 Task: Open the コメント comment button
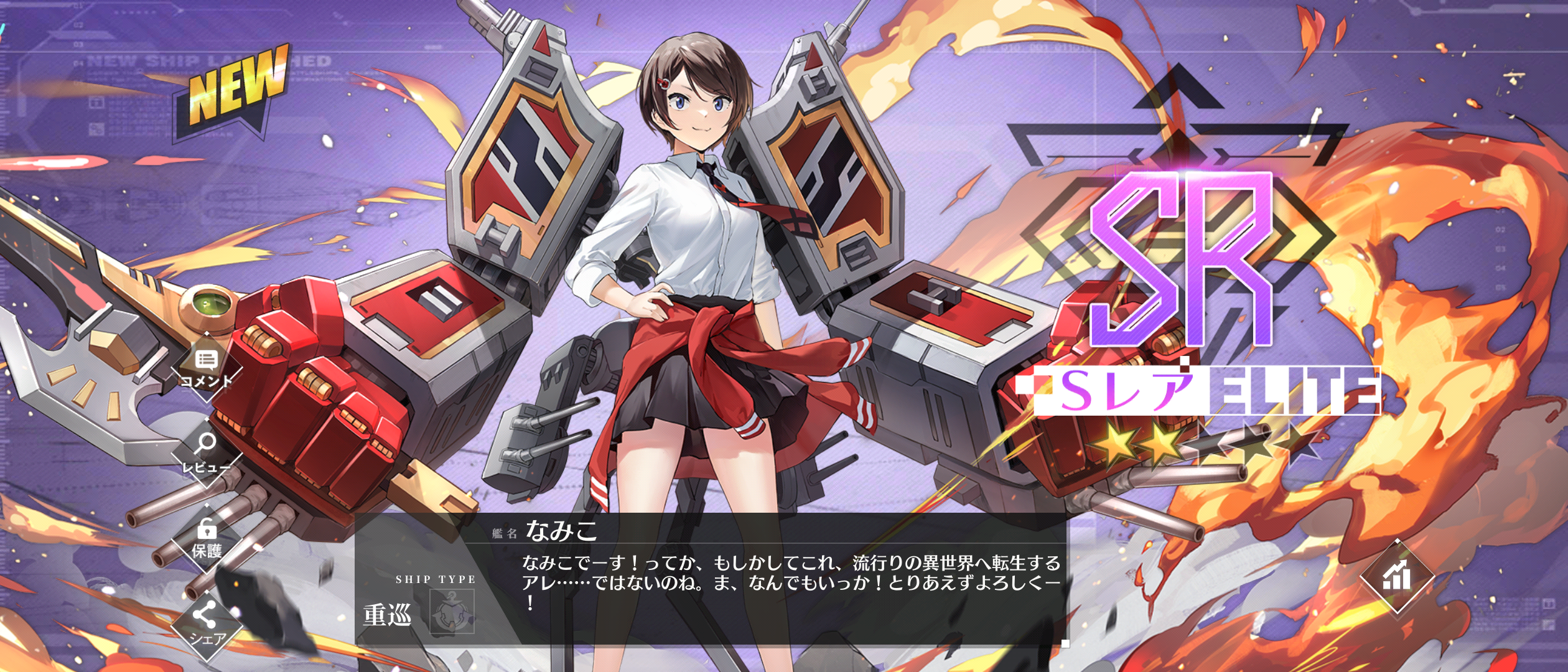coord(207,368)
